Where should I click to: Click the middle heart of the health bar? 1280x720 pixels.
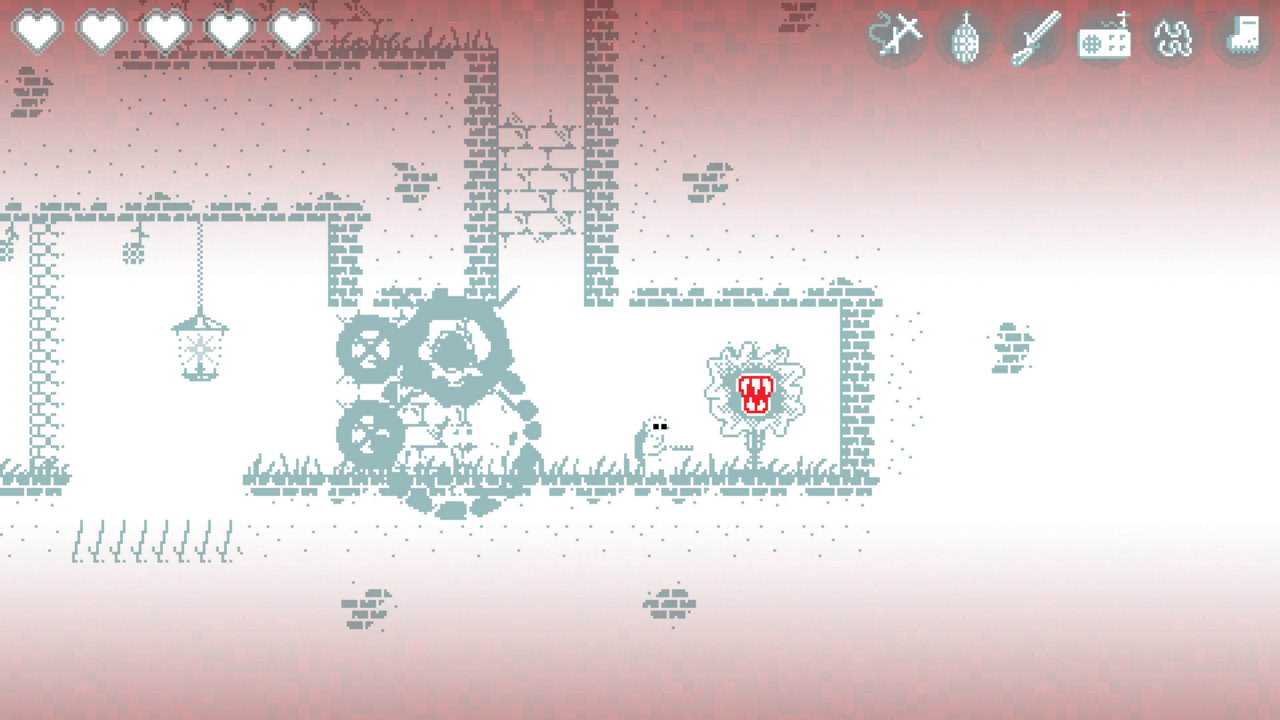pyautogui.click(x=166, y=30)
